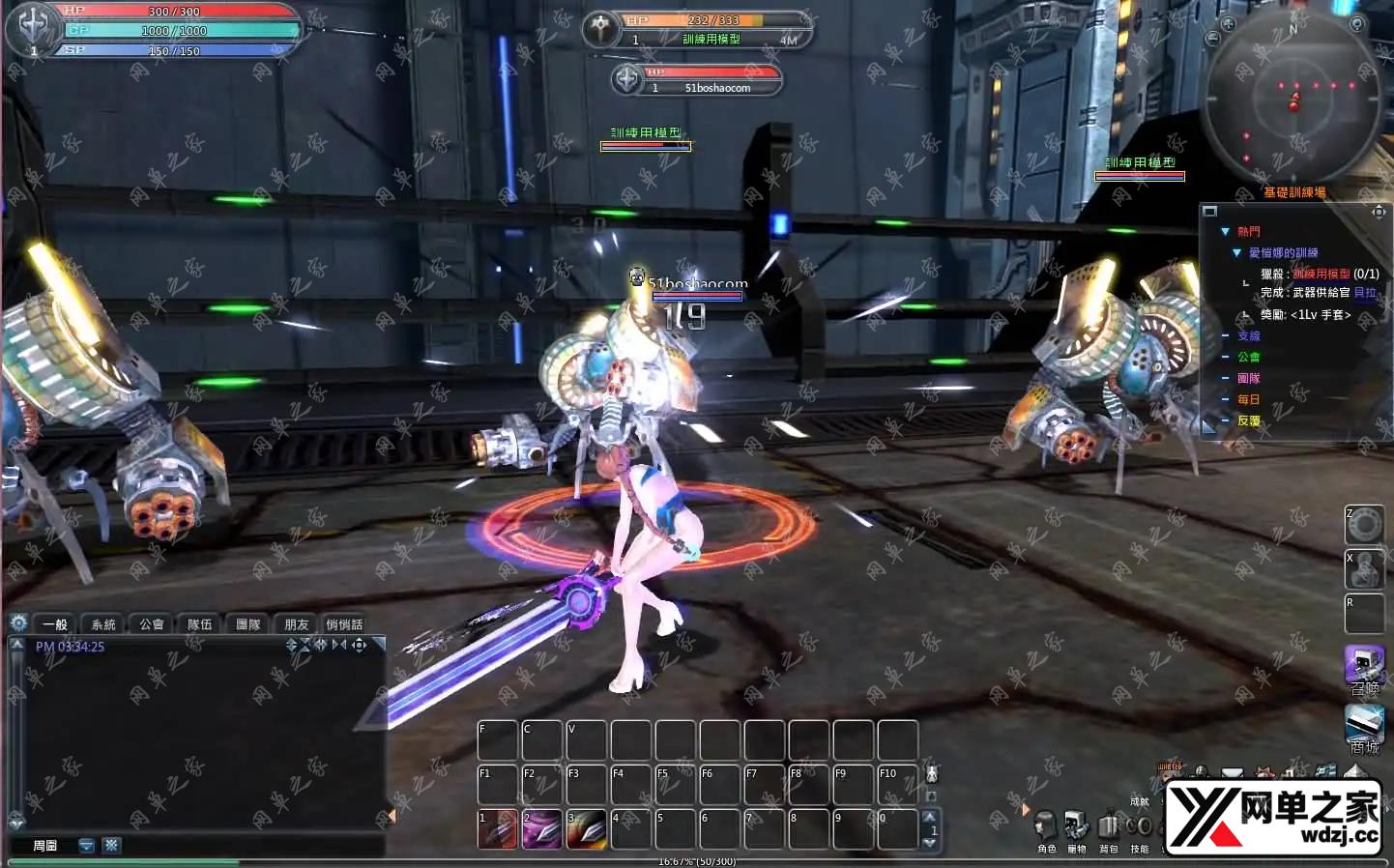The height and width of the screenshot is (868, 1394).
Task: Activate the skill in hotbar slot 3
Action: tap(587, 829)
